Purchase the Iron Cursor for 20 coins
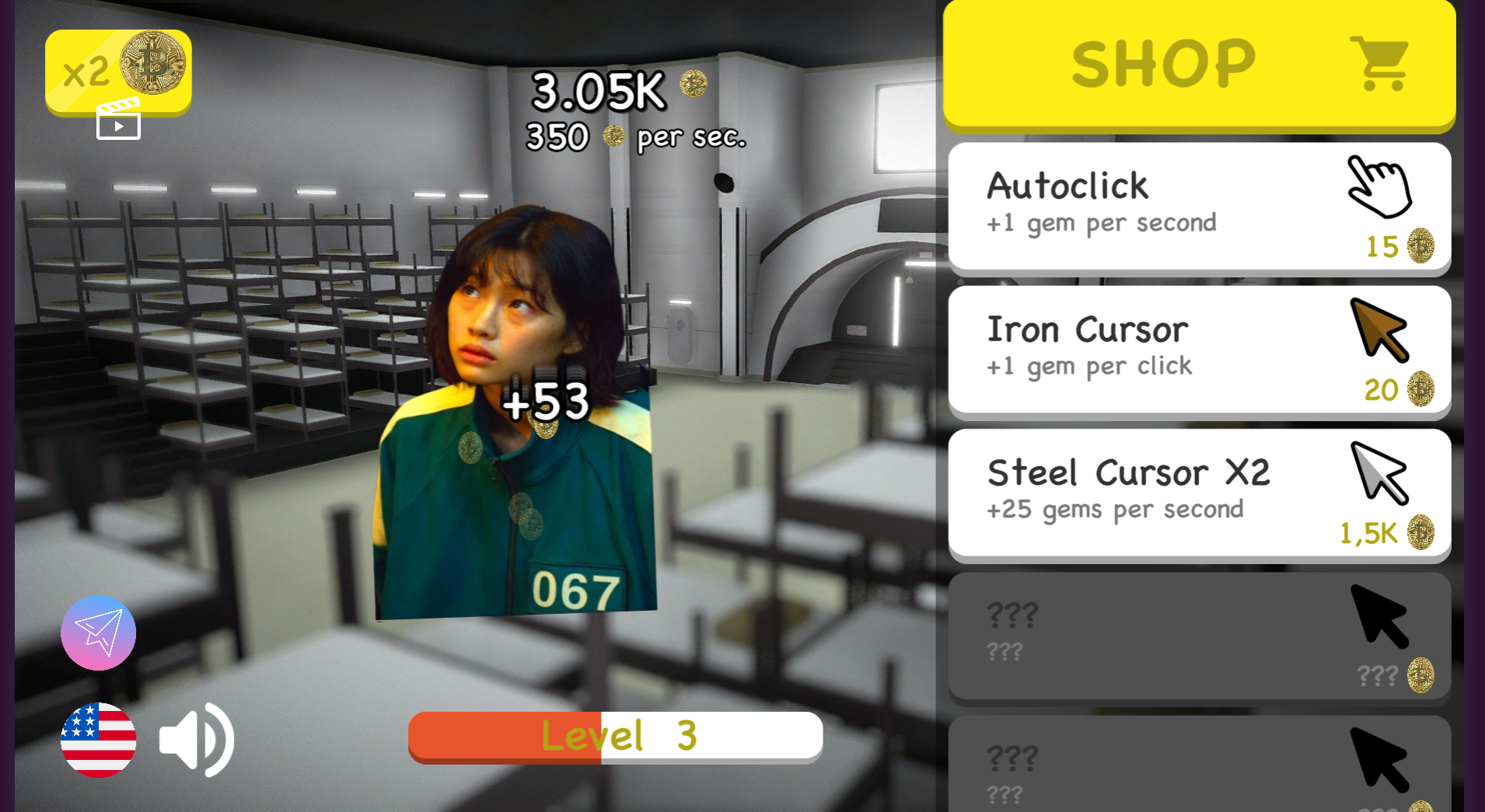This screenshot has height=812, width=1485. [1197, 350]
